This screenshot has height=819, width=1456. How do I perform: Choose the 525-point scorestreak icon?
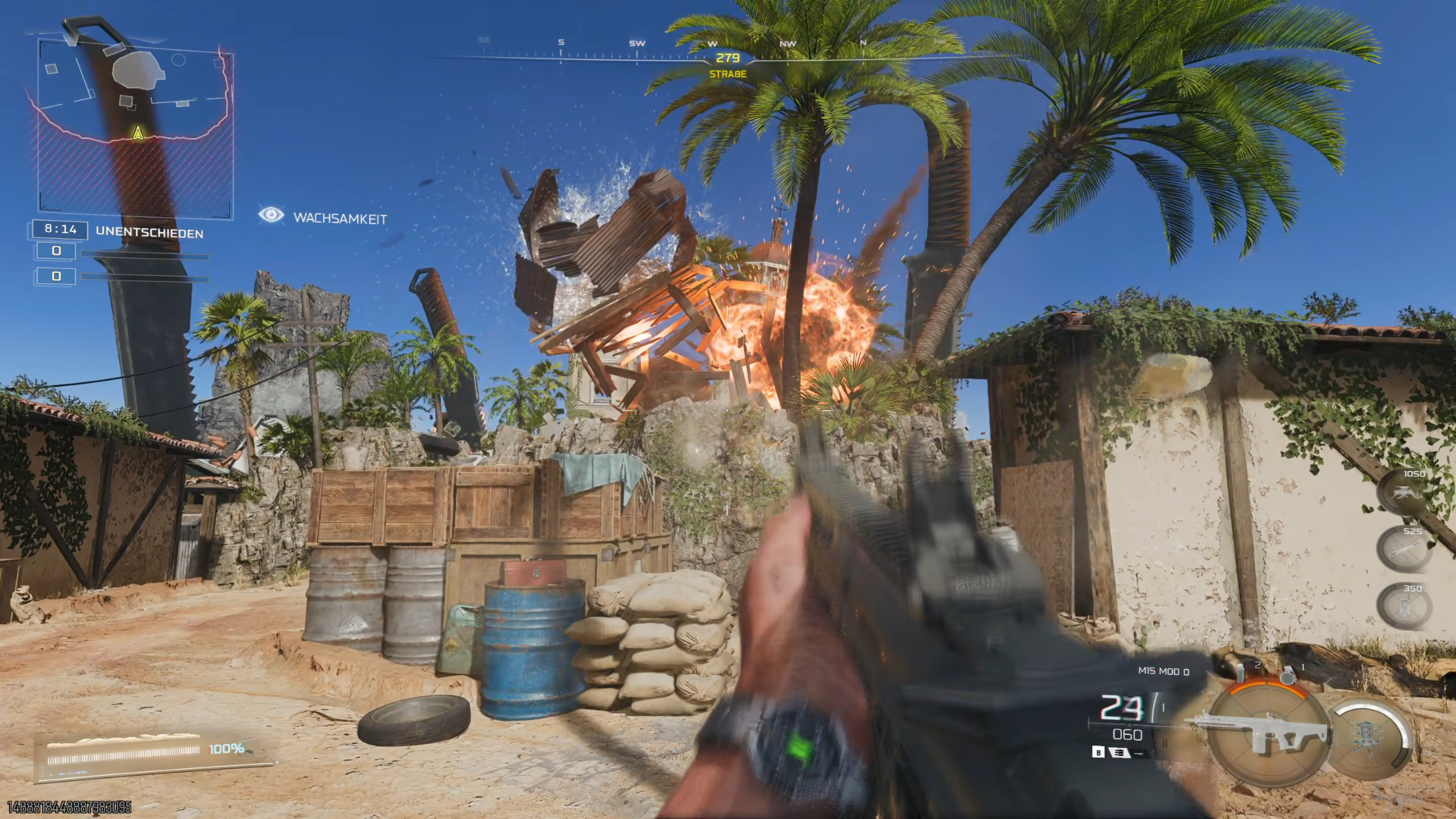click(x=1404, y=550)
